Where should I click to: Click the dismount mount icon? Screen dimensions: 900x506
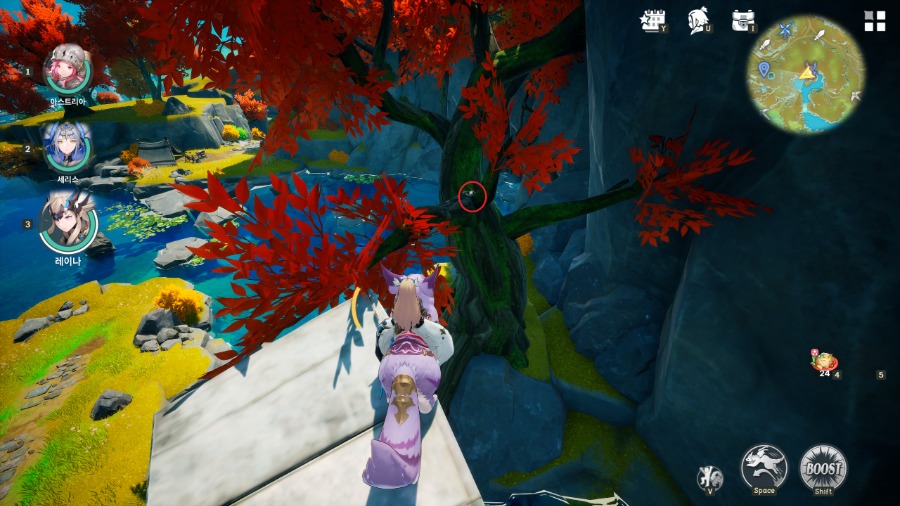click(x=709, y=477)
